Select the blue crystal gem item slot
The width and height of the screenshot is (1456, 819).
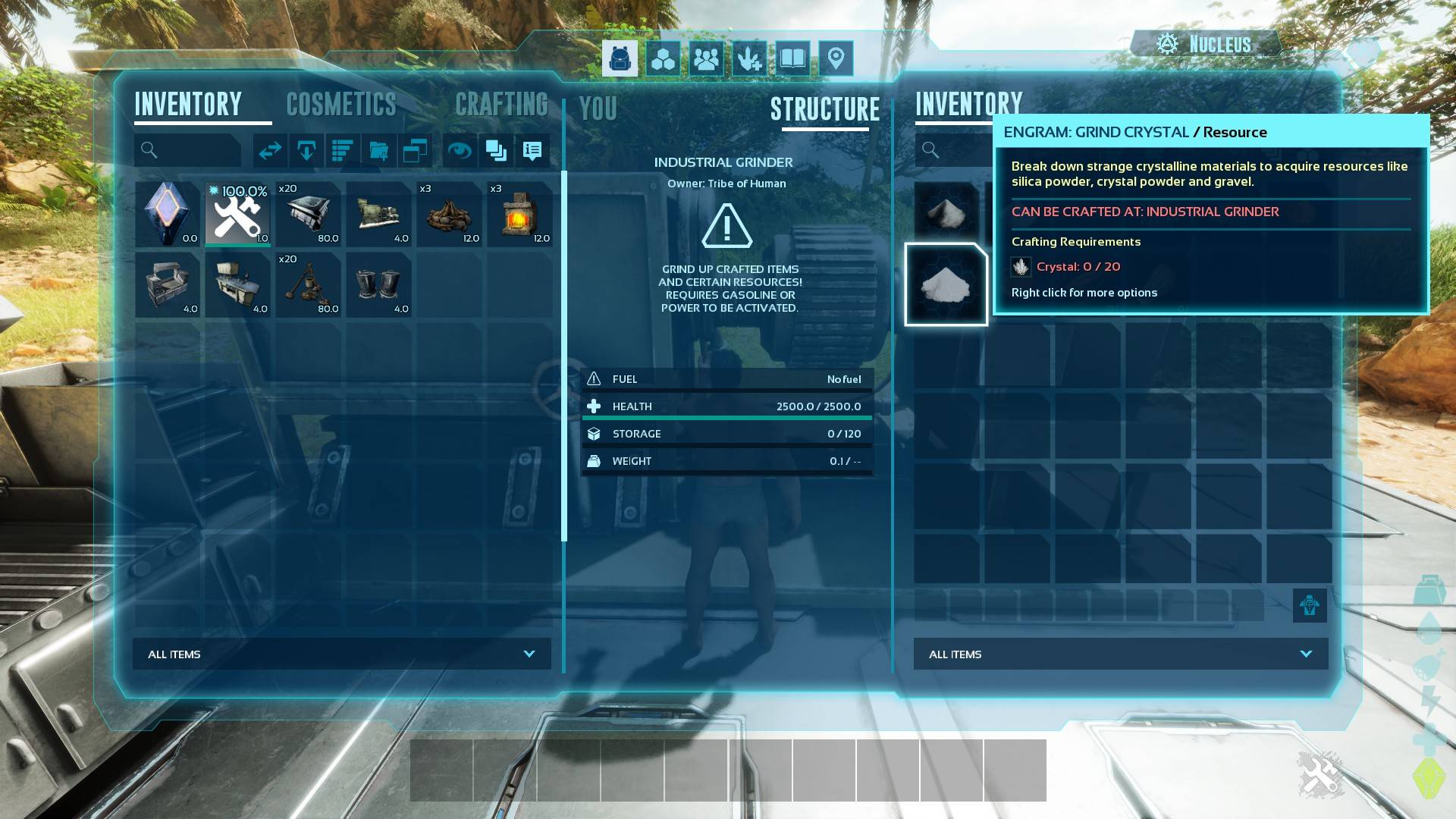coord(168,214)
